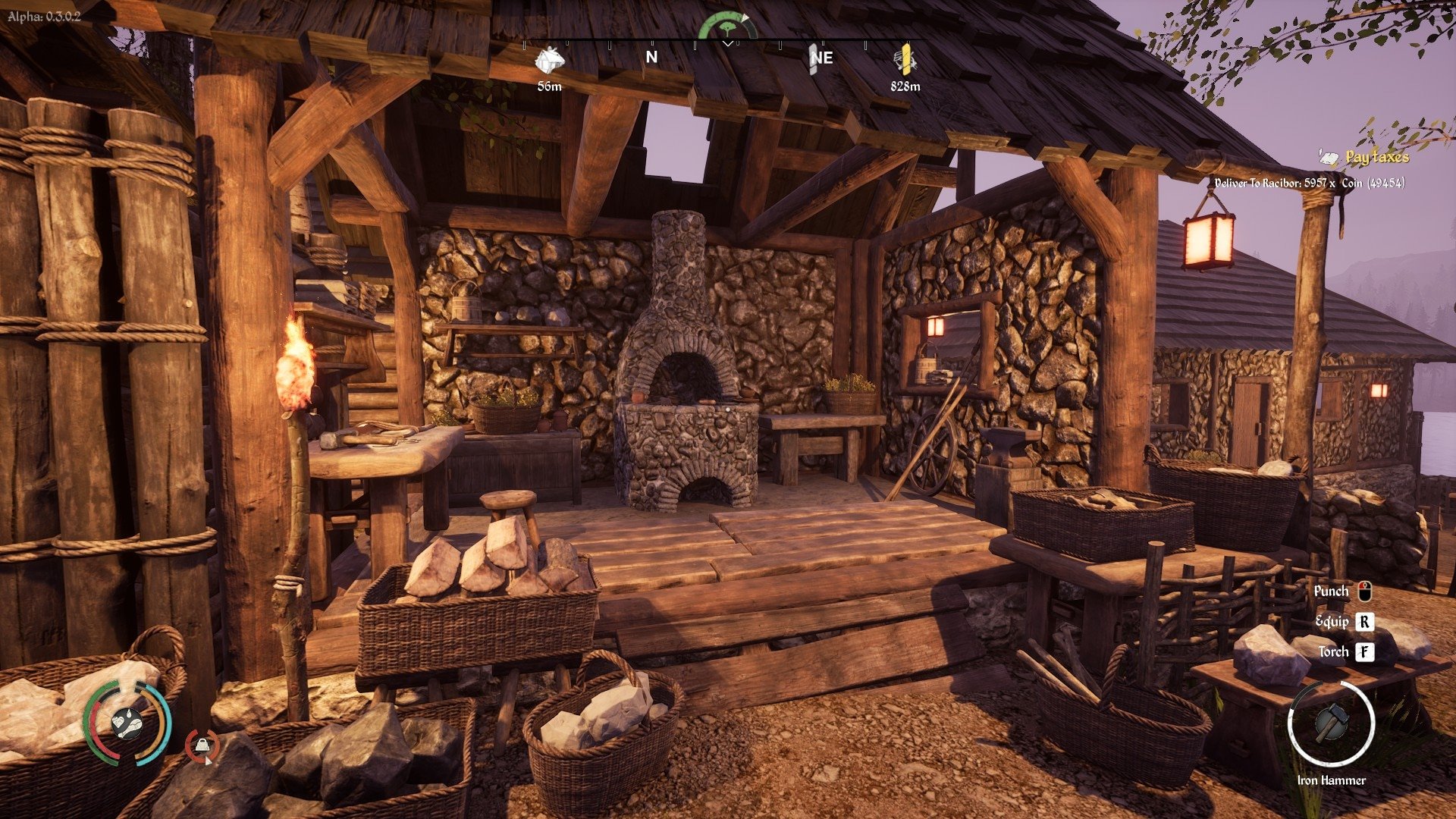
Task: Click the equipped Iron Hammer icon
Action: point(1331,723)
